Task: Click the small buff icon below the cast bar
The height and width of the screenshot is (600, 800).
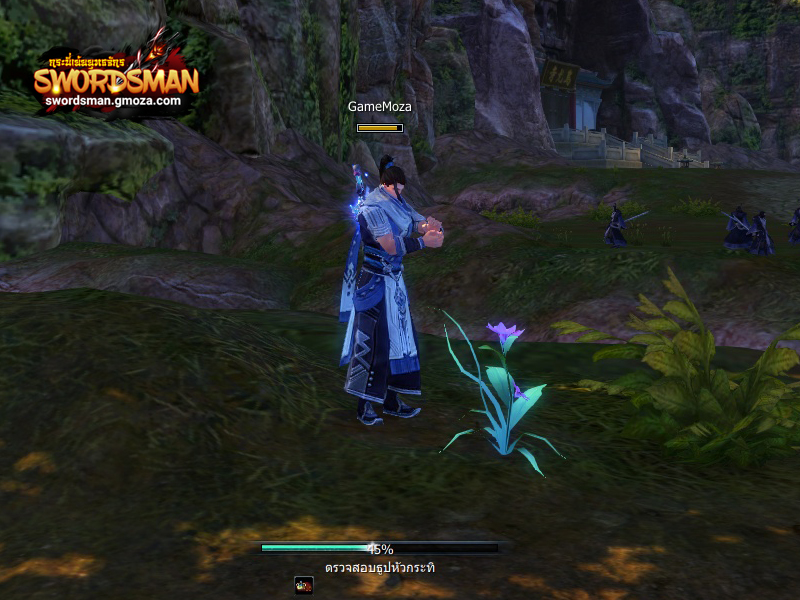Action: point(304,585)
